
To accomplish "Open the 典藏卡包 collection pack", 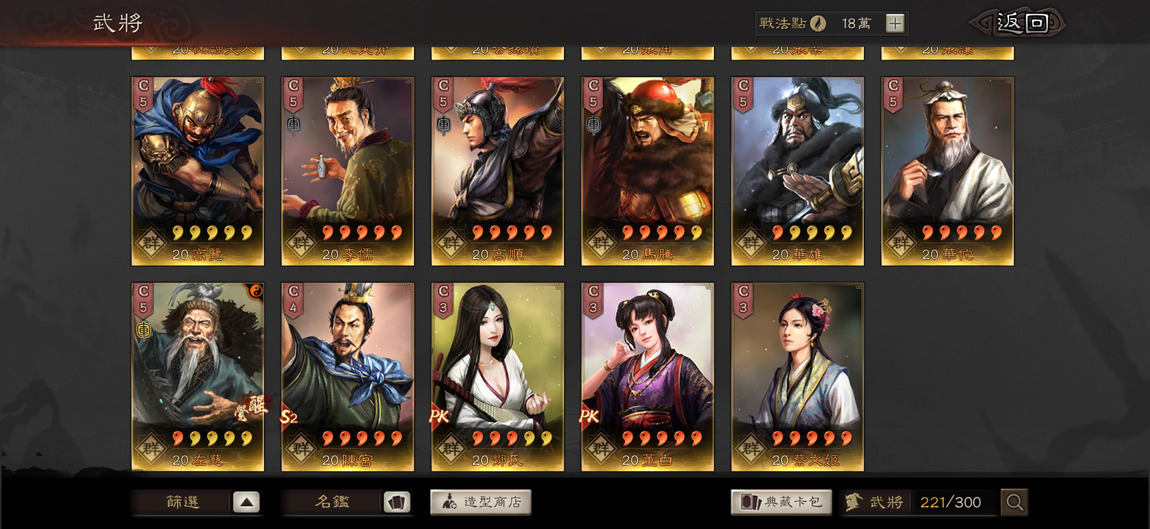I will [x=781, y=502].
